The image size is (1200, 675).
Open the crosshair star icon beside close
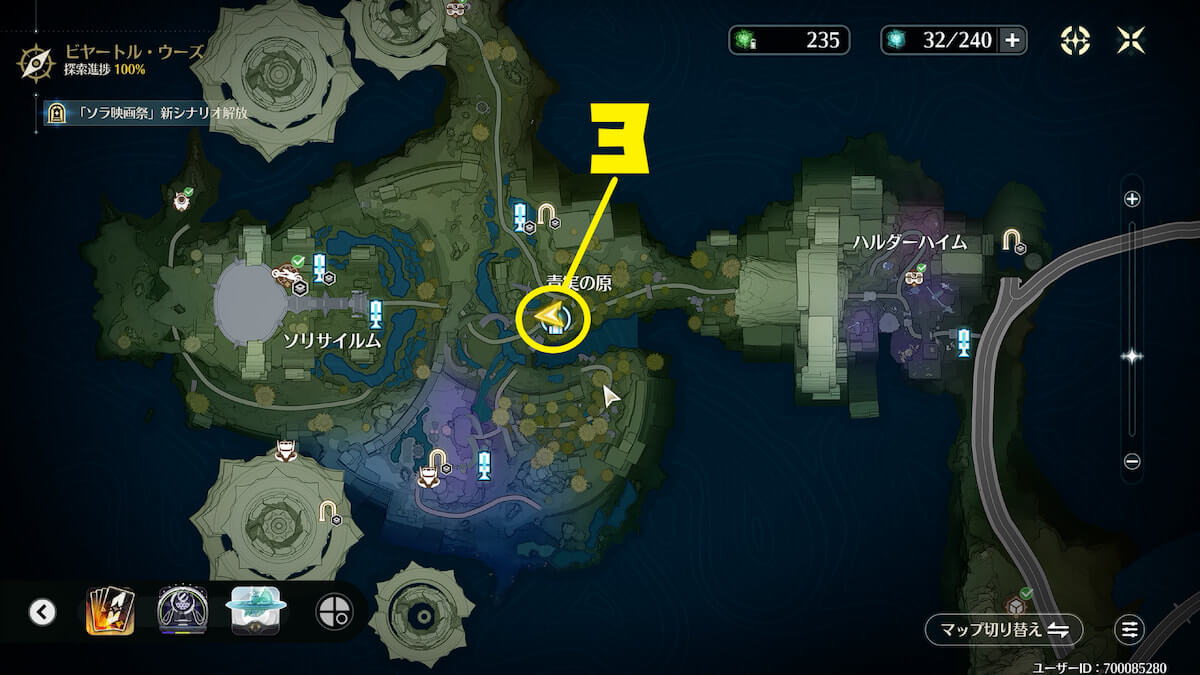pyautogui.click(x=1075, y=40)
